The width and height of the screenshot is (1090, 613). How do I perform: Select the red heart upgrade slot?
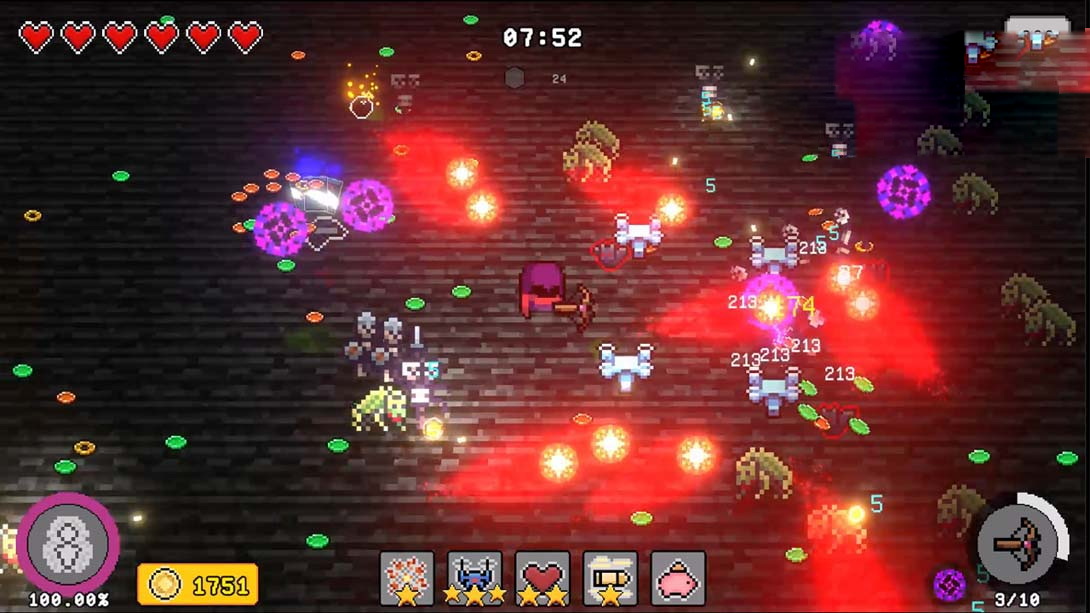click(542, 579)
